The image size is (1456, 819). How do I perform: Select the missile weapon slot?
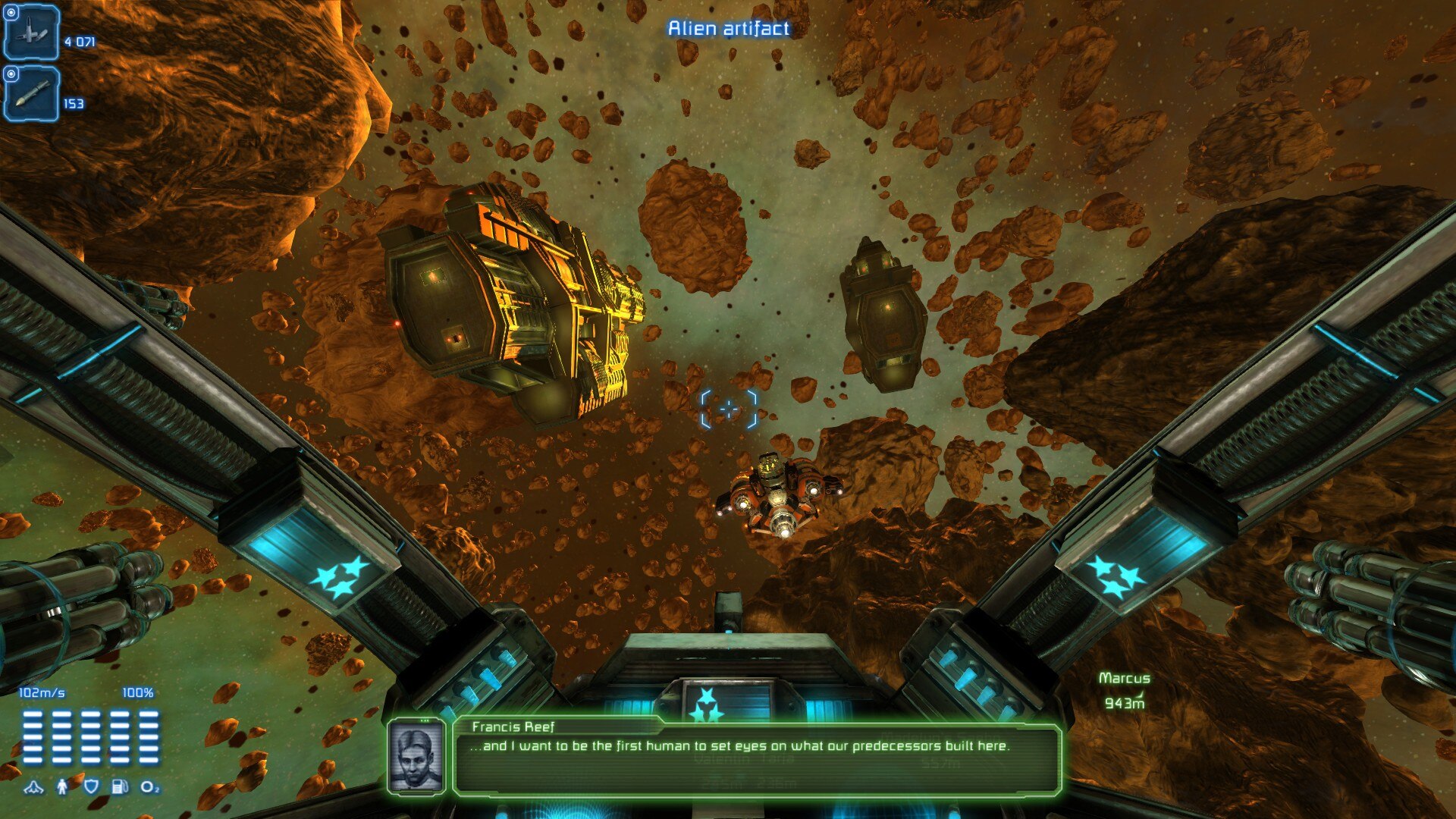coord(31,94)
